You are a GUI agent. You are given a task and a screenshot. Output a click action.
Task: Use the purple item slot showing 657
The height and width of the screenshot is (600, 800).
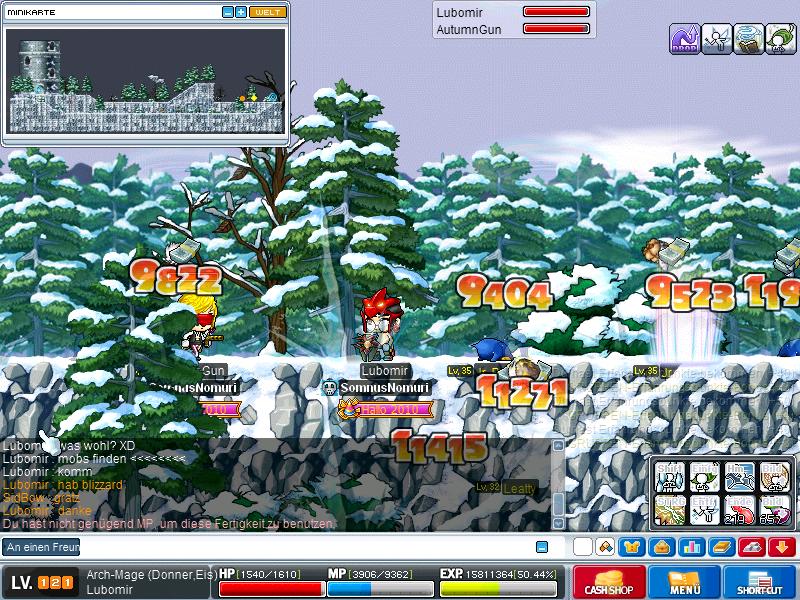click(774, 509)
